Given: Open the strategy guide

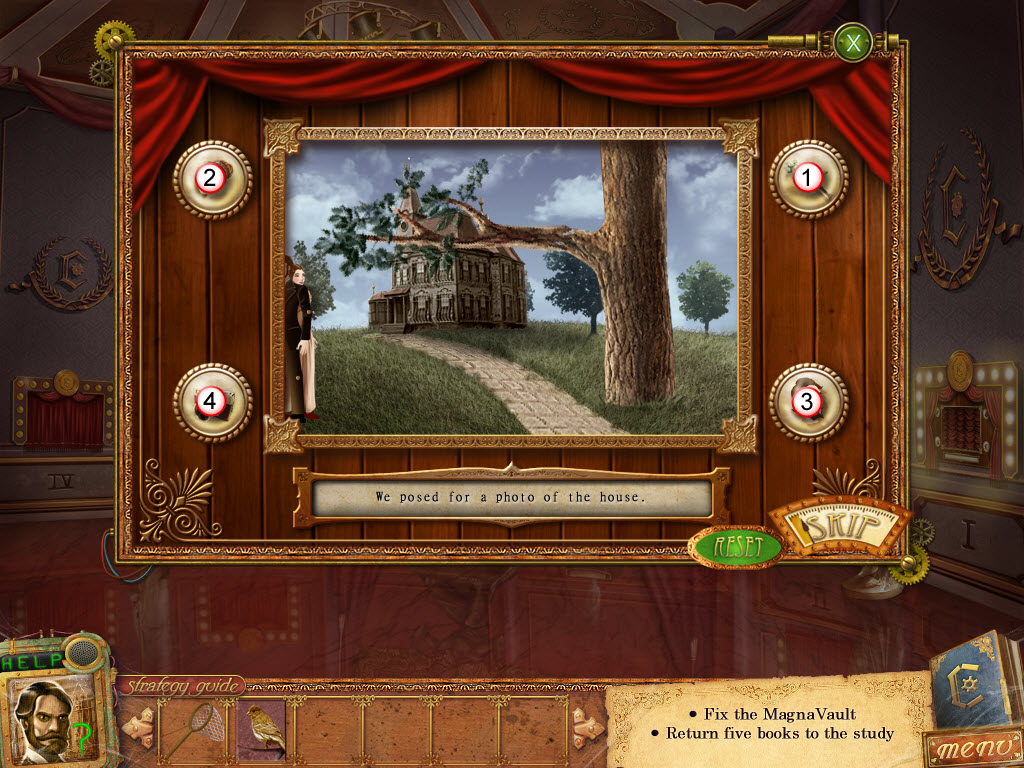Looking at the screenshot, I should [182, 686].
